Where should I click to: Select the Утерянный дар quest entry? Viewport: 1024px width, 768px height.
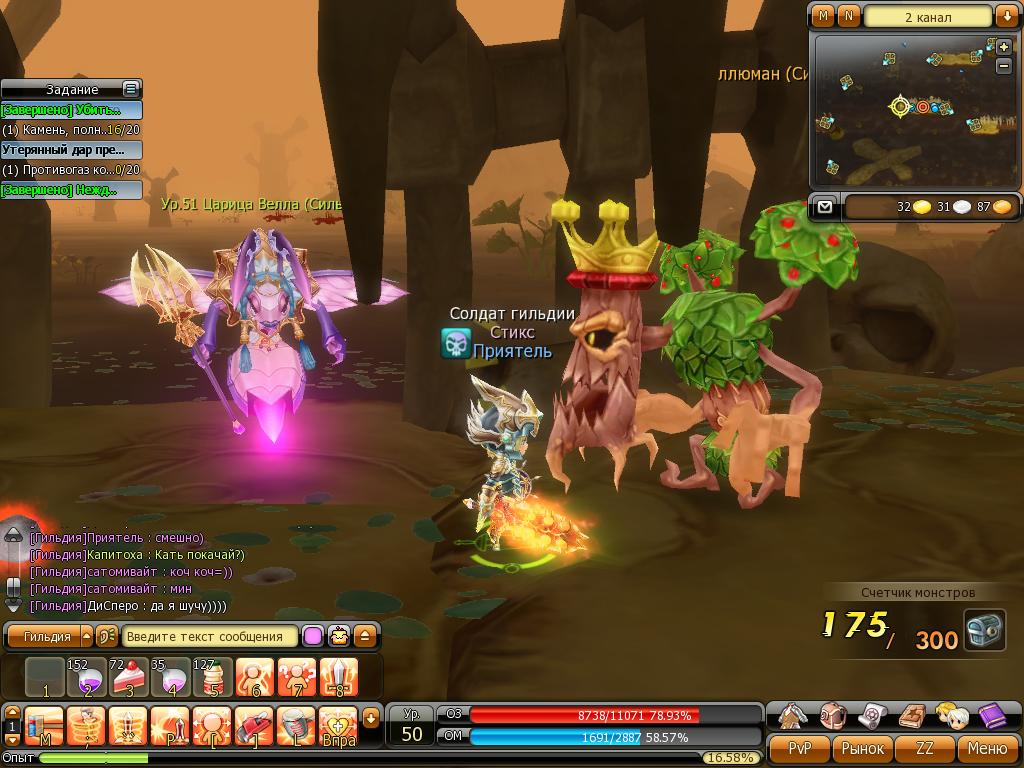(71, 150)
